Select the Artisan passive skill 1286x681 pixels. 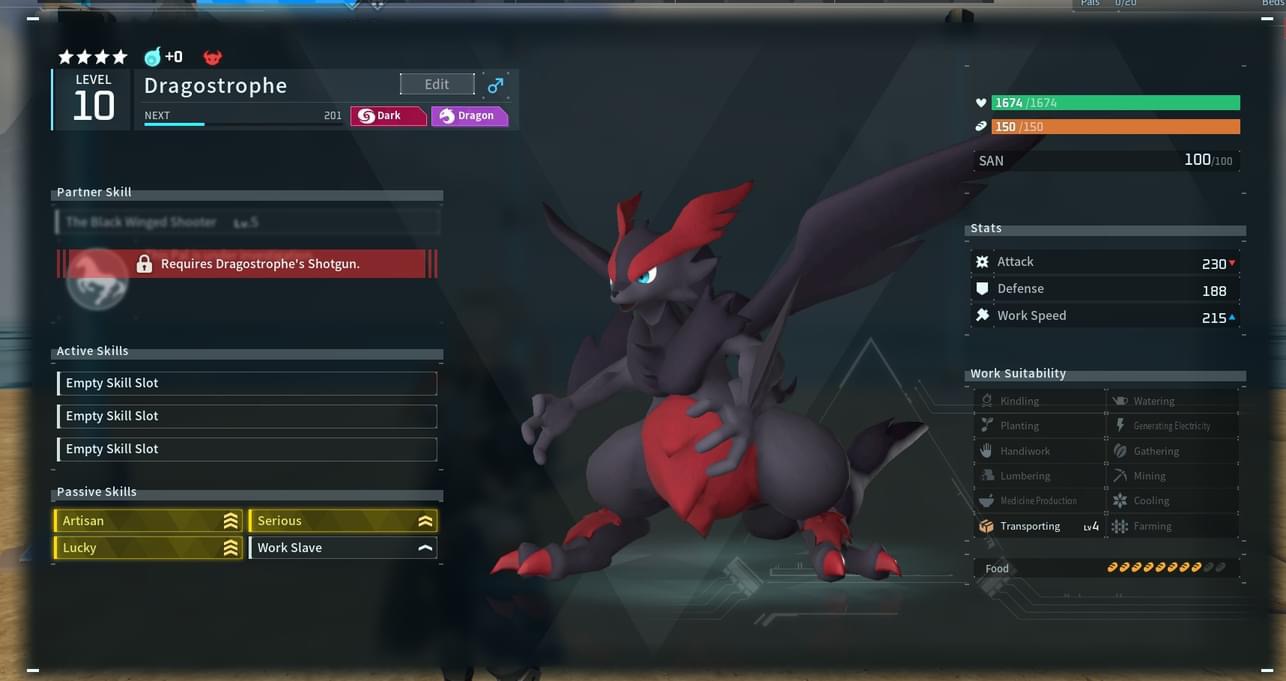pos(148,521)
